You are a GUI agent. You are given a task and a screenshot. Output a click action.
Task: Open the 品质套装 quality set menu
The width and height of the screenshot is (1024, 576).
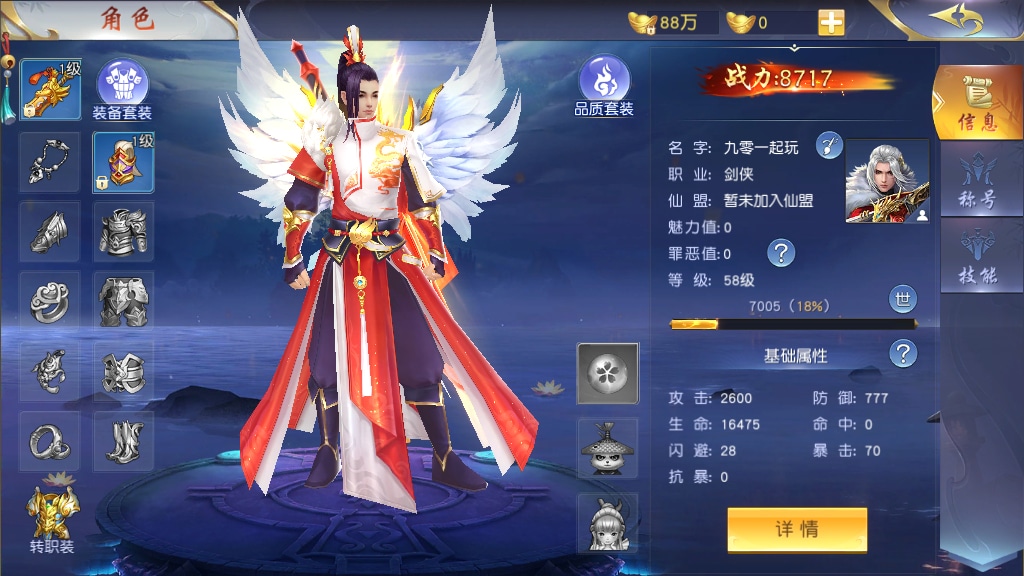604,86
